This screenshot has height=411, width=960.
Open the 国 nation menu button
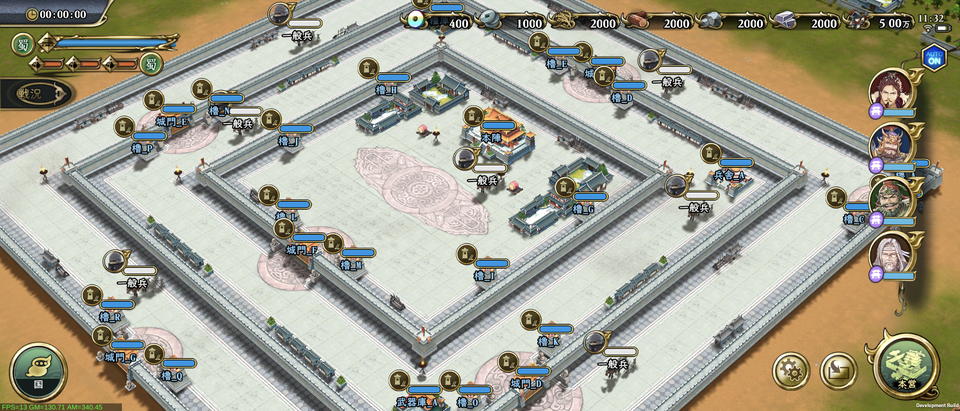tap(38, 370)
